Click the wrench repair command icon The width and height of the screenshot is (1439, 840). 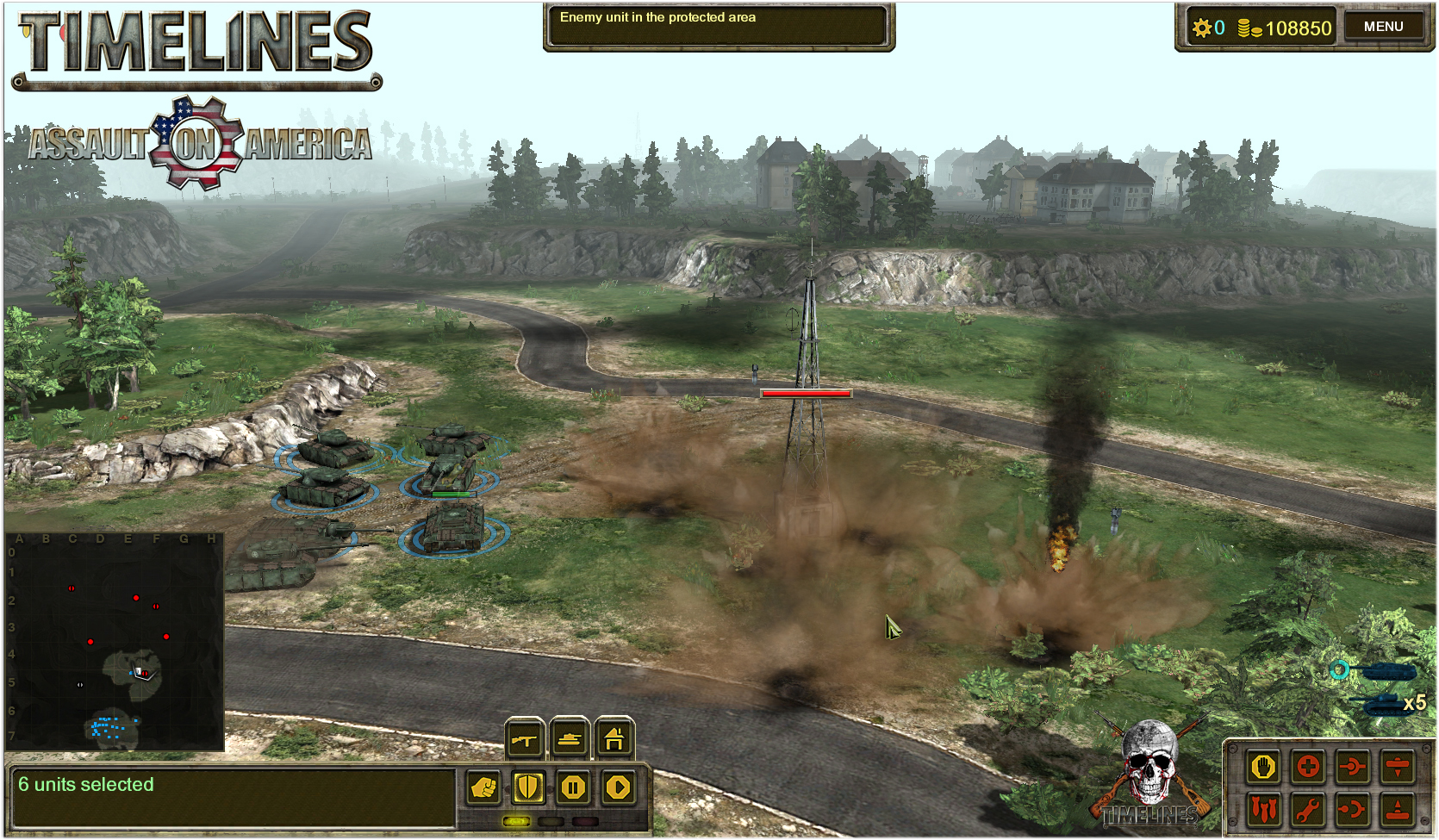pos(1308,808)
